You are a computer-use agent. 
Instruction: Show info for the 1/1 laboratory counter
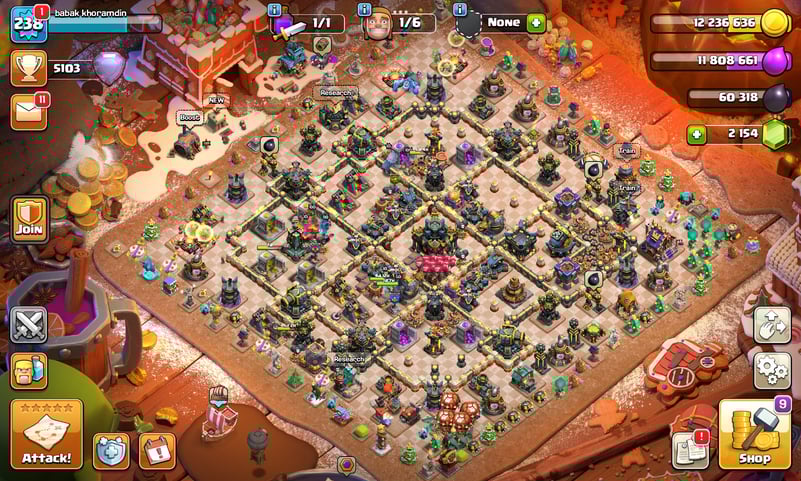(x=275, y=9)
